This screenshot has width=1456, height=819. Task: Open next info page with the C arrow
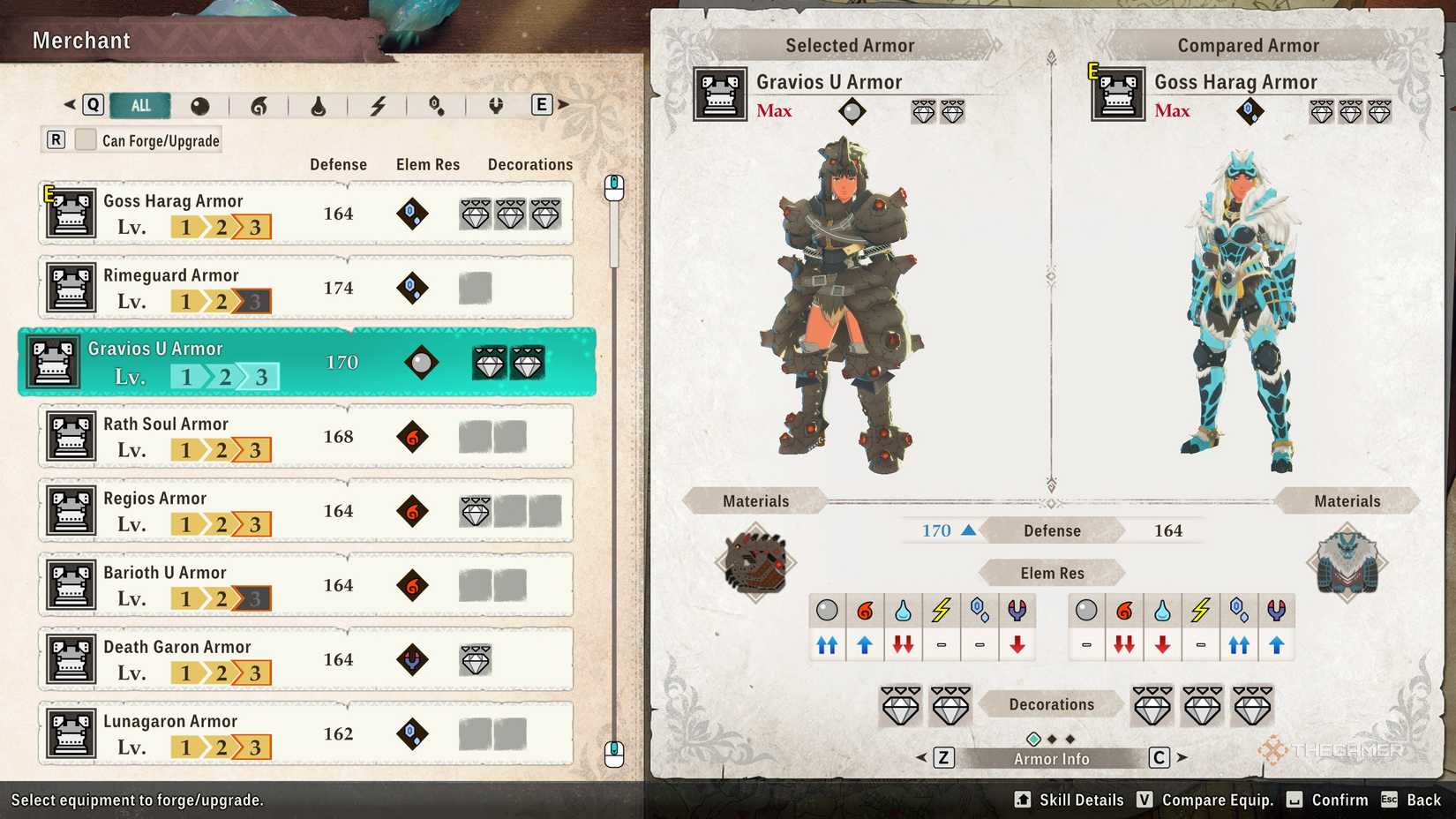[x=1181, y=757]
